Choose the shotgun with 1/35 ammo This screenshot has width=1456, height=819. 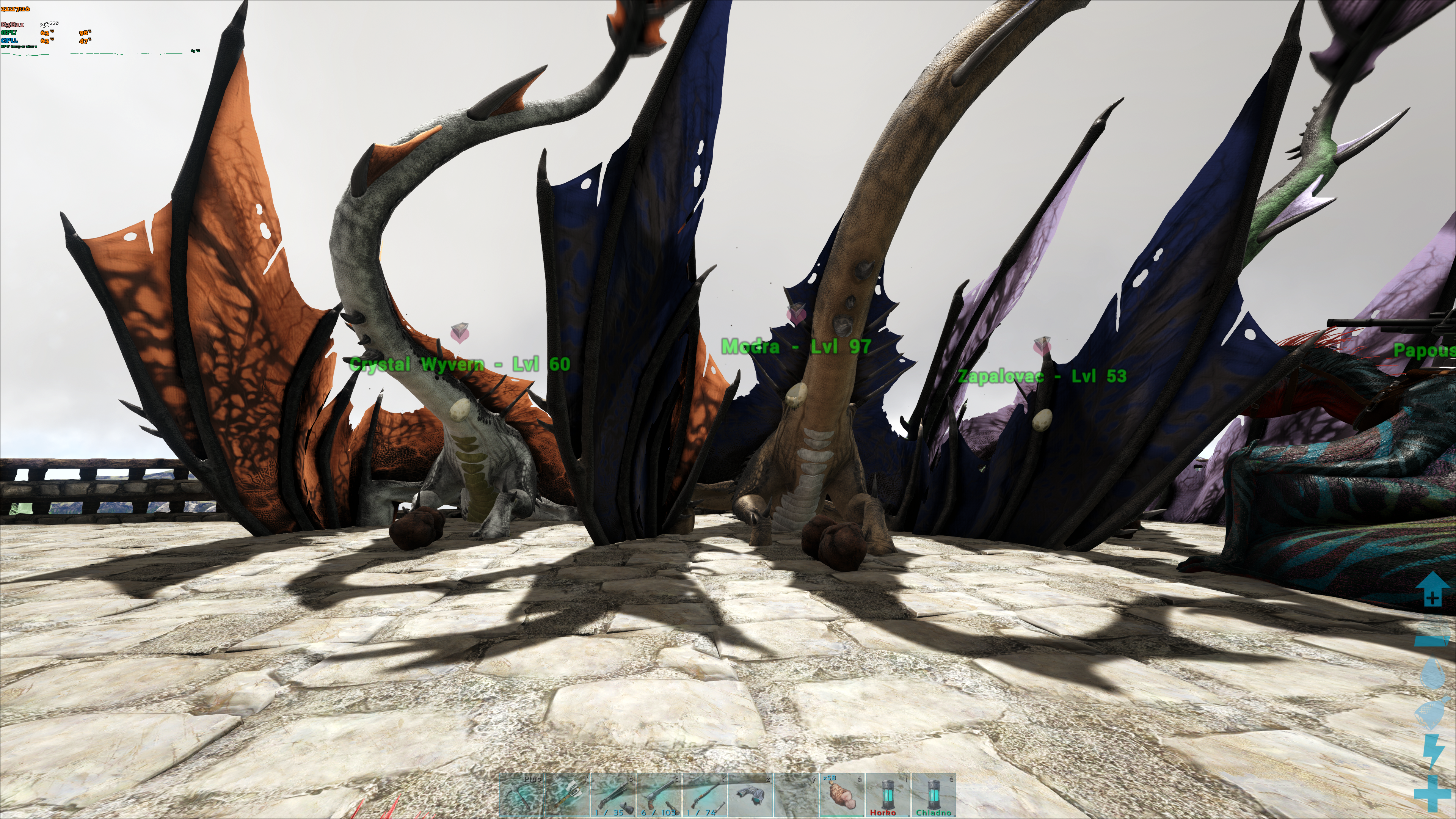click(x=613, y=795)
